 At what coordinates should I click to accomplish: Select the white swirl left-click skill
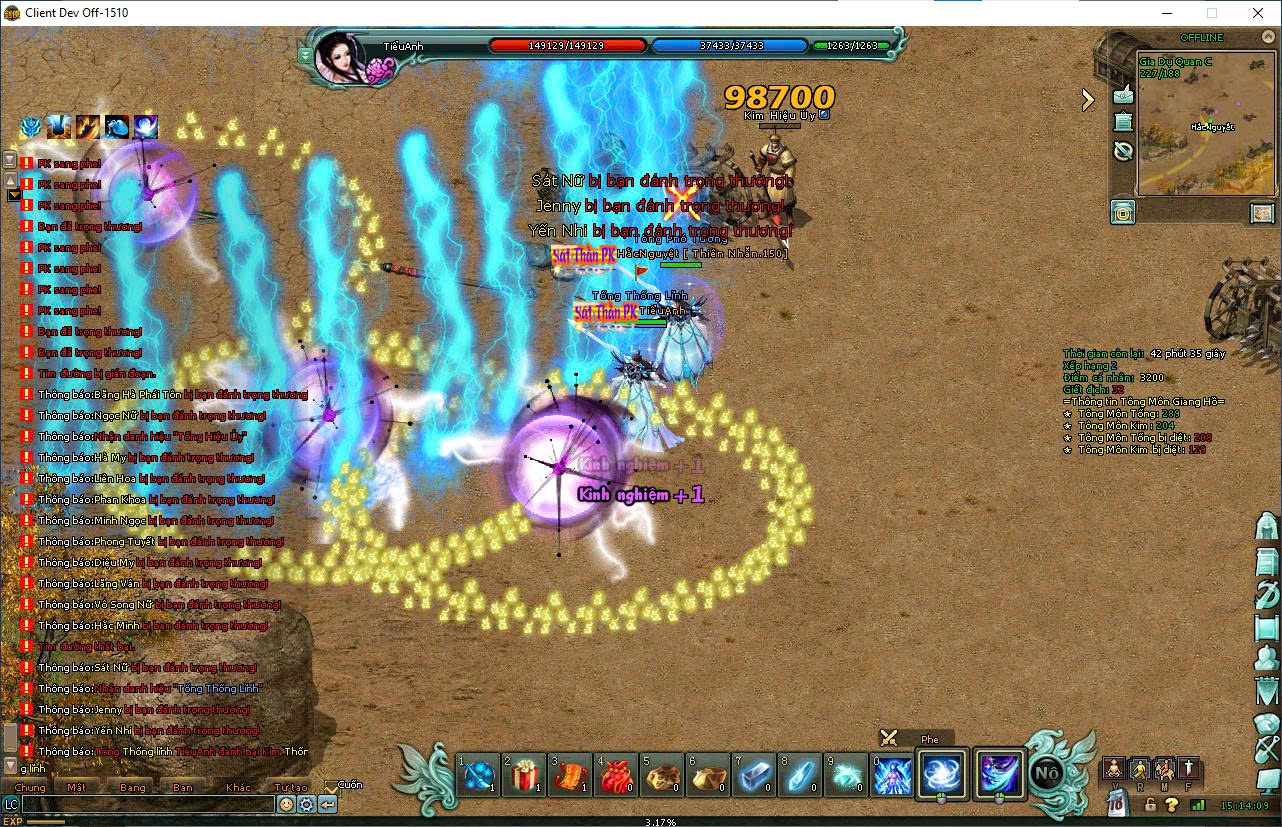click(x=941, y=774)
